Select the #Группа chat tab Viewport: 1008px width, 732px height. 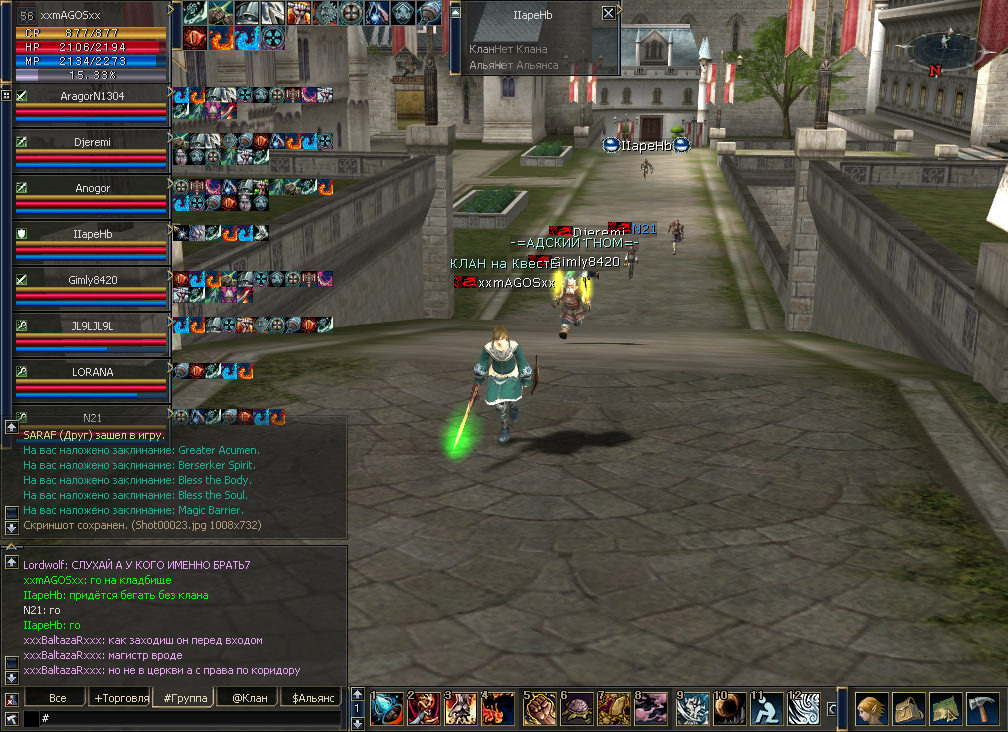pos(183,697)
